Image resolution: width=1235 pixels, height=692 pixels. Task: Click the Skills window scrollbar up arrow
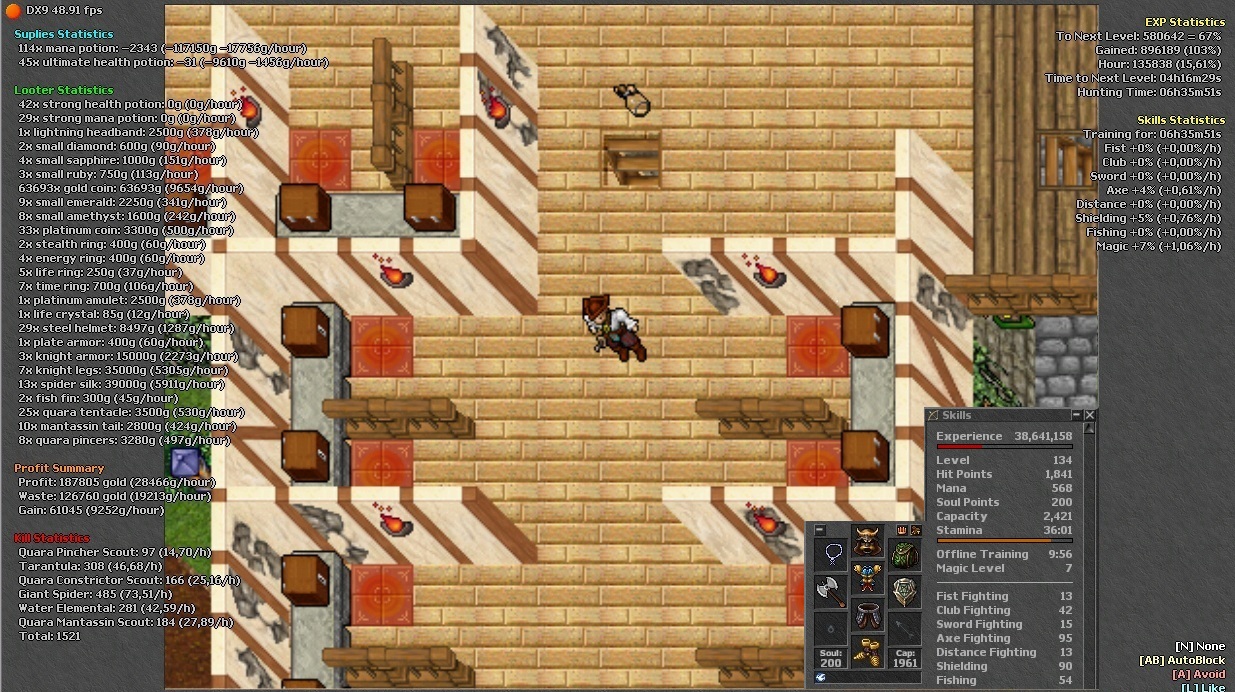[x=1090, y=429]
